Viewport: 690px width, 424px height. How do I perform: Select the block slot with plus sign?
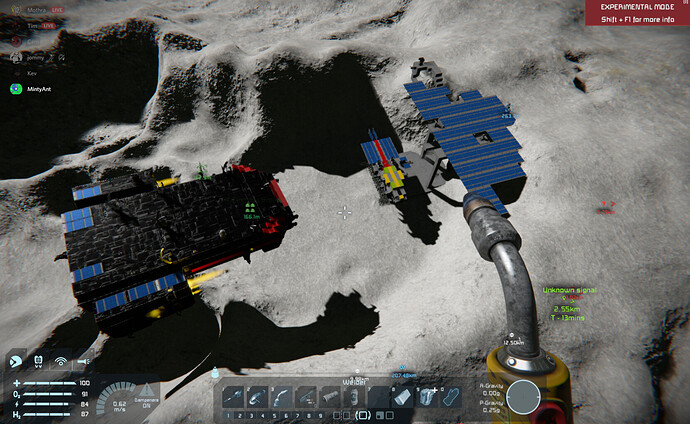(428, 396)
